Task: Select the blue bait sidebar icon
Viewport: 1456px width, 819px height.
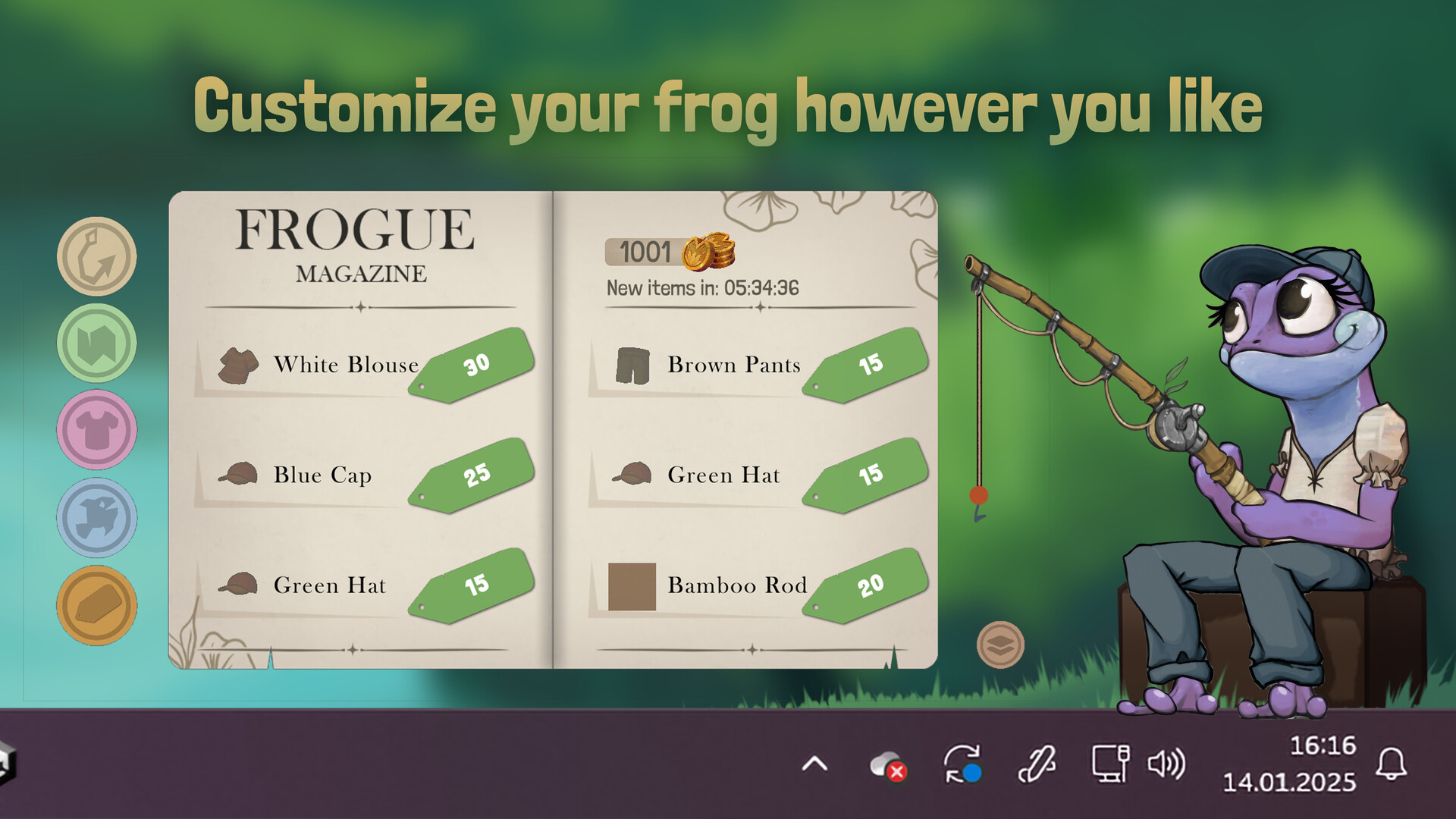Action: coord(96,516)
